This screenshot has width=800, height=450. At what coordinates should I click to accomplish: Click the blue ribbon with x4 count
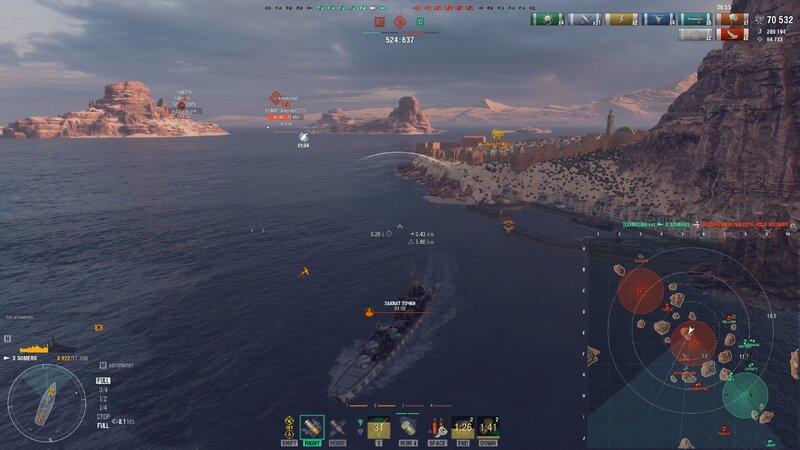(655, 19)
